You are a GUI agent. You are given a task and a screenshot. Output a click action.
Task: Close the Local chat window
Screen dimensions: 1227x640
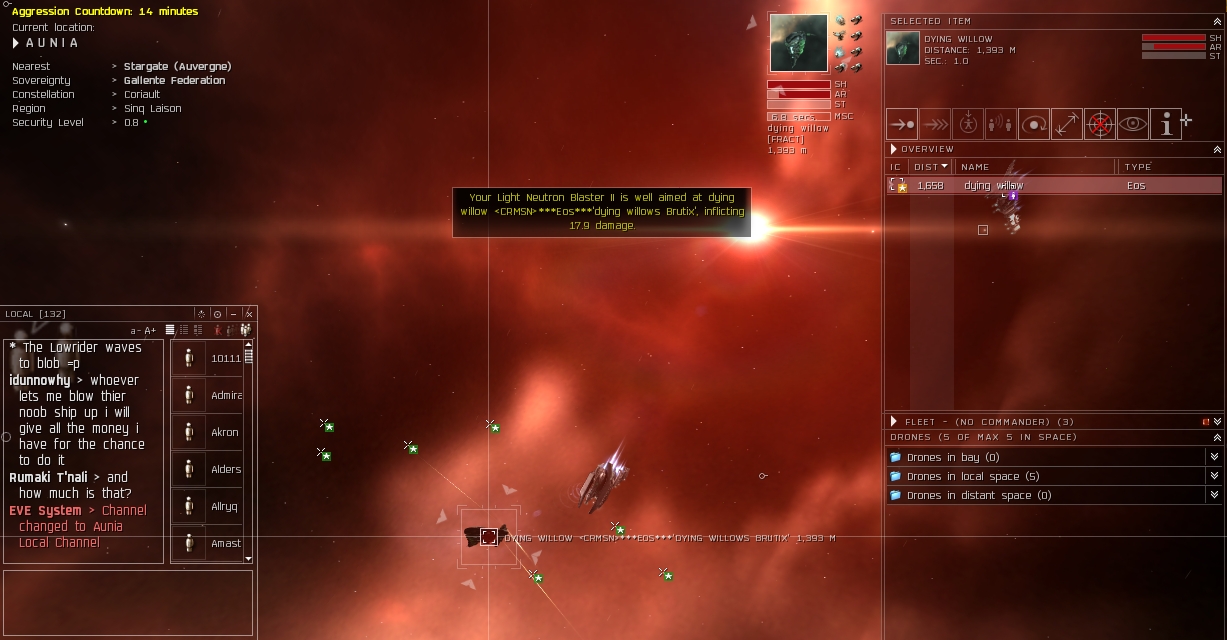[x=249, y=314]
